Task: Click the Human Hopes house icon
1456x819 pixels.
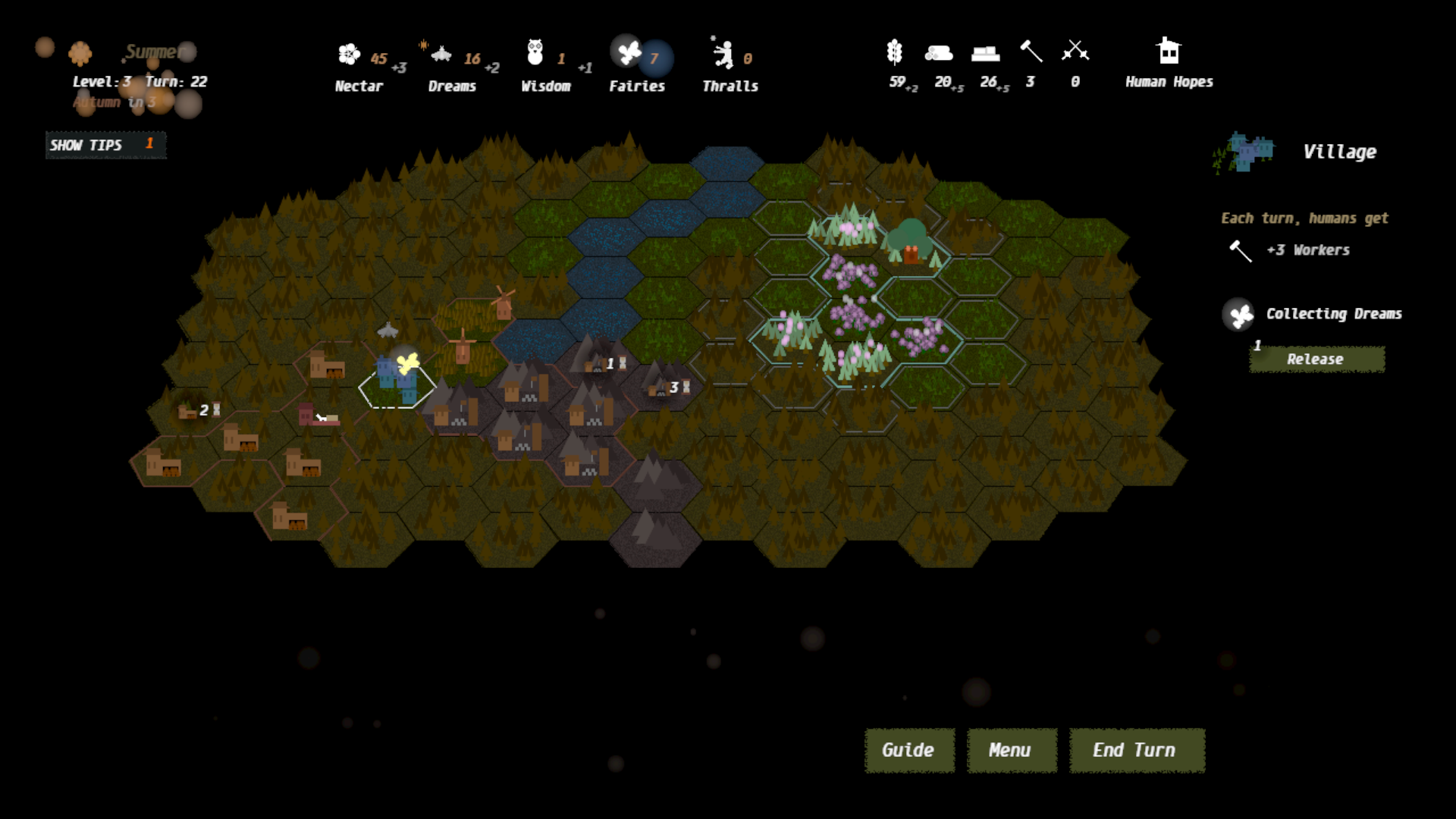Action: [x=1169, y=51]
